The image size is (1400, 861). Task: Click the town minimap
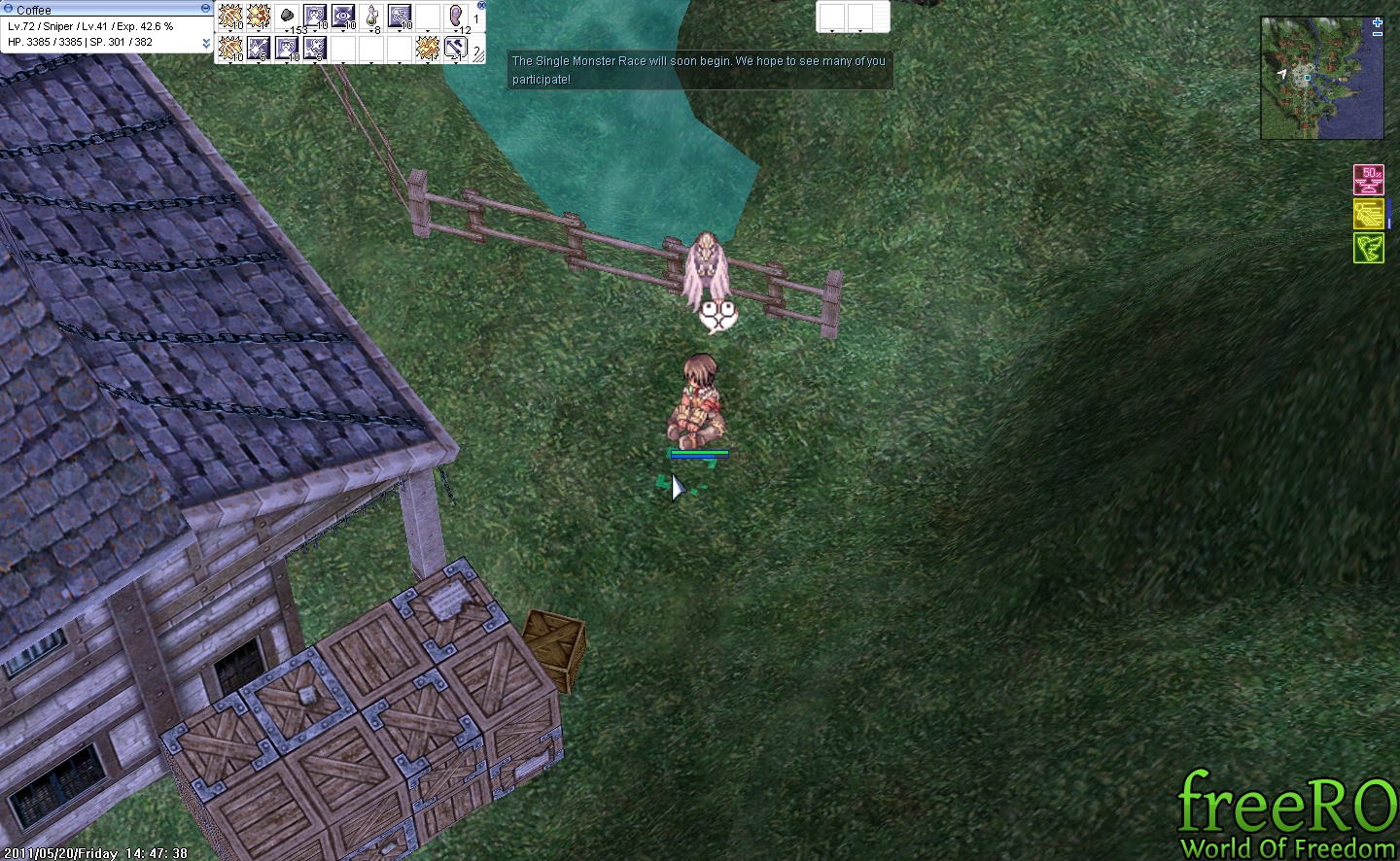point(1321,80)
